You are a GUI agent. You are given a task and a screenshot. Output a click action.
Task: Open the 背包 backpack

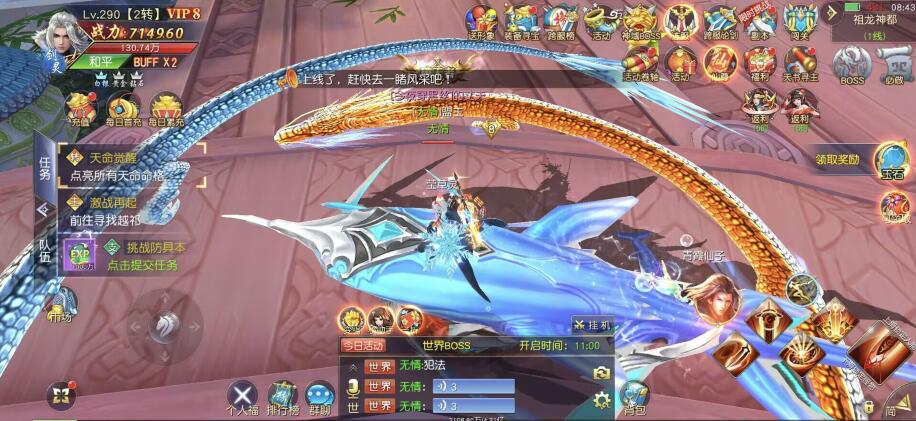(634, 395)
